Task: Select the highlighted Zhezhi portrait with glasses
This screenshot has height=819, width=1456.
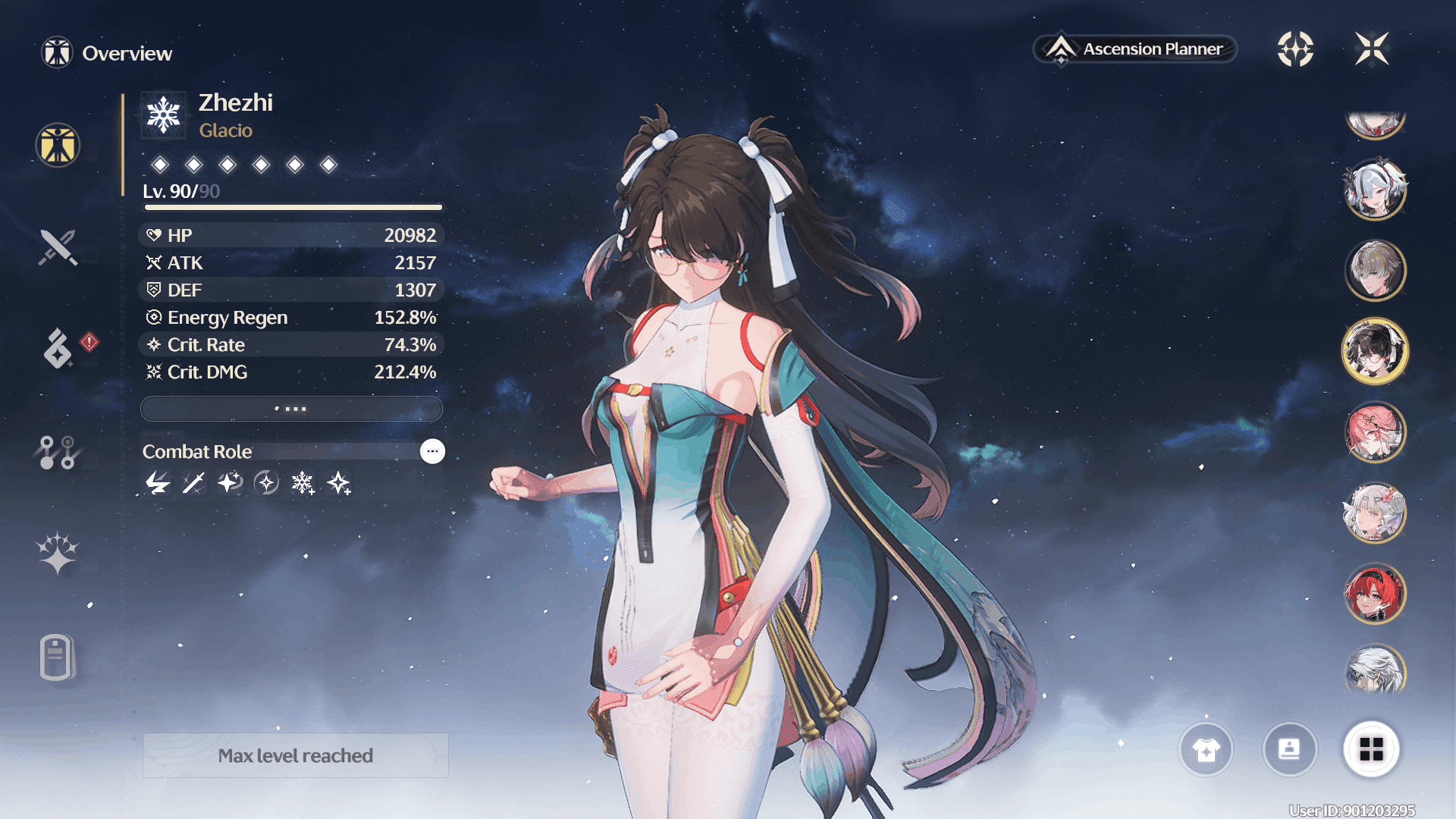Action: point(1375,351)
